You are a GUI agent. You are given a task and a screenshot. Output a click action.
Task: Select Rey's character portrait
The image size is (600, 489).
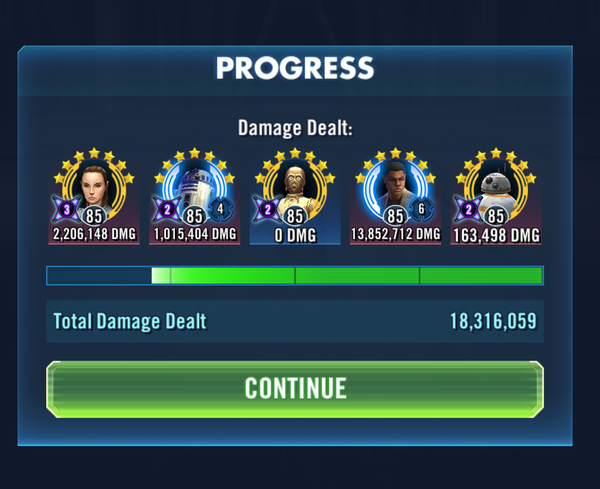click(x=95, y=188)
